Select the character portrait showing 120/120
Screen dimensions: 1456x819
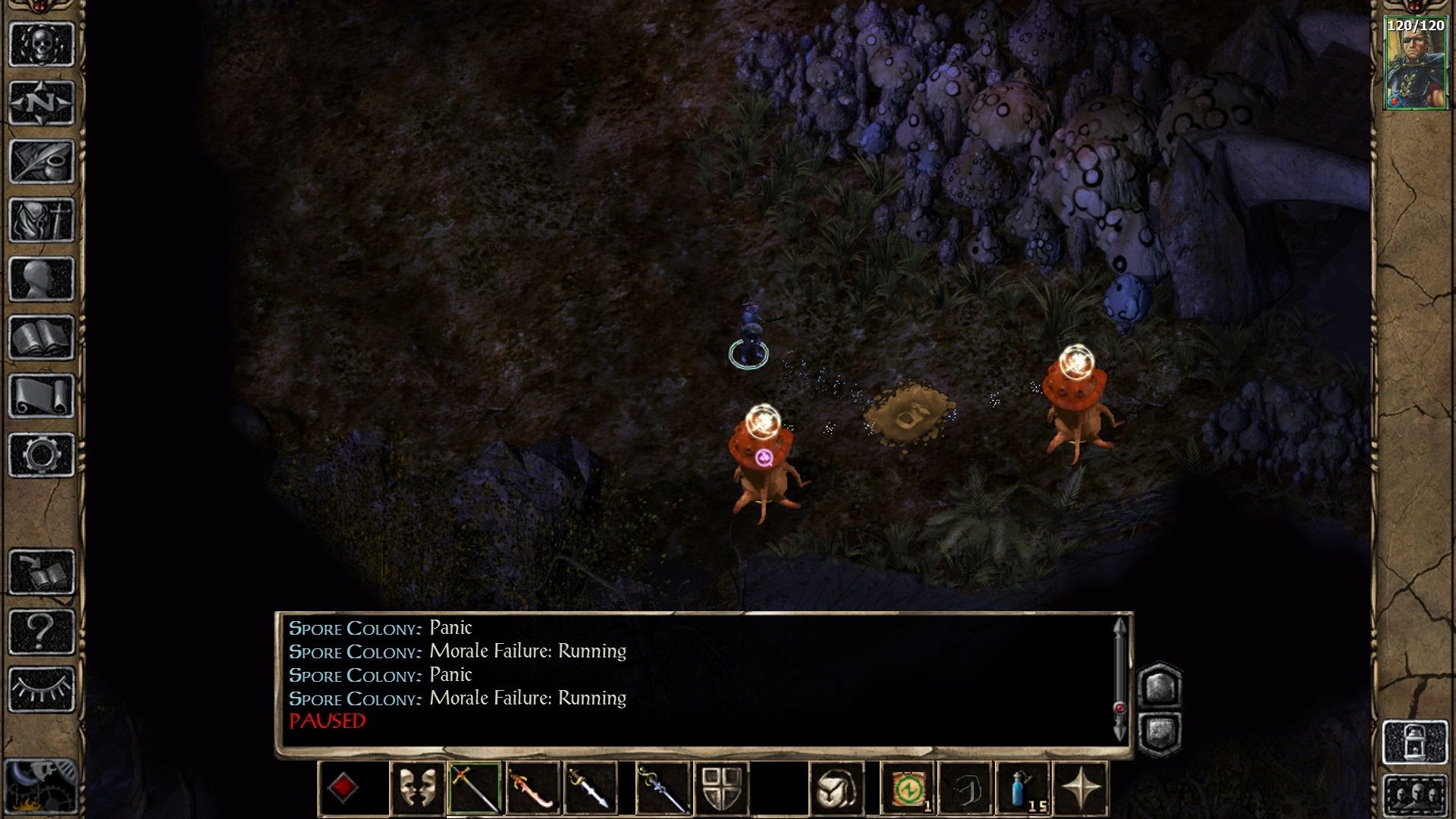tap(1415, 64)
